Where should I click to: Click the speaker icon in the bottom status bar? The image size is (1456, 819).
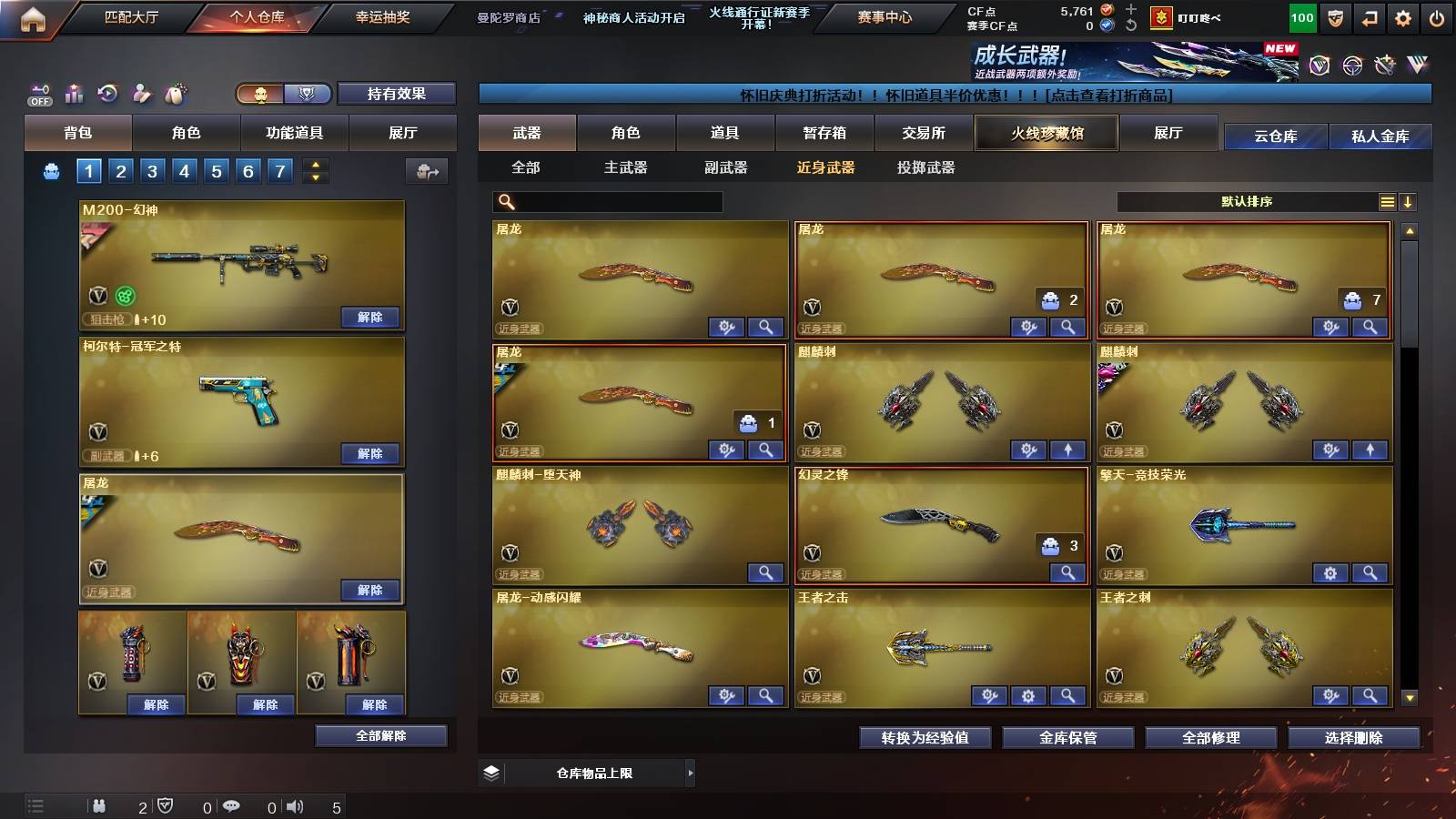293,806
